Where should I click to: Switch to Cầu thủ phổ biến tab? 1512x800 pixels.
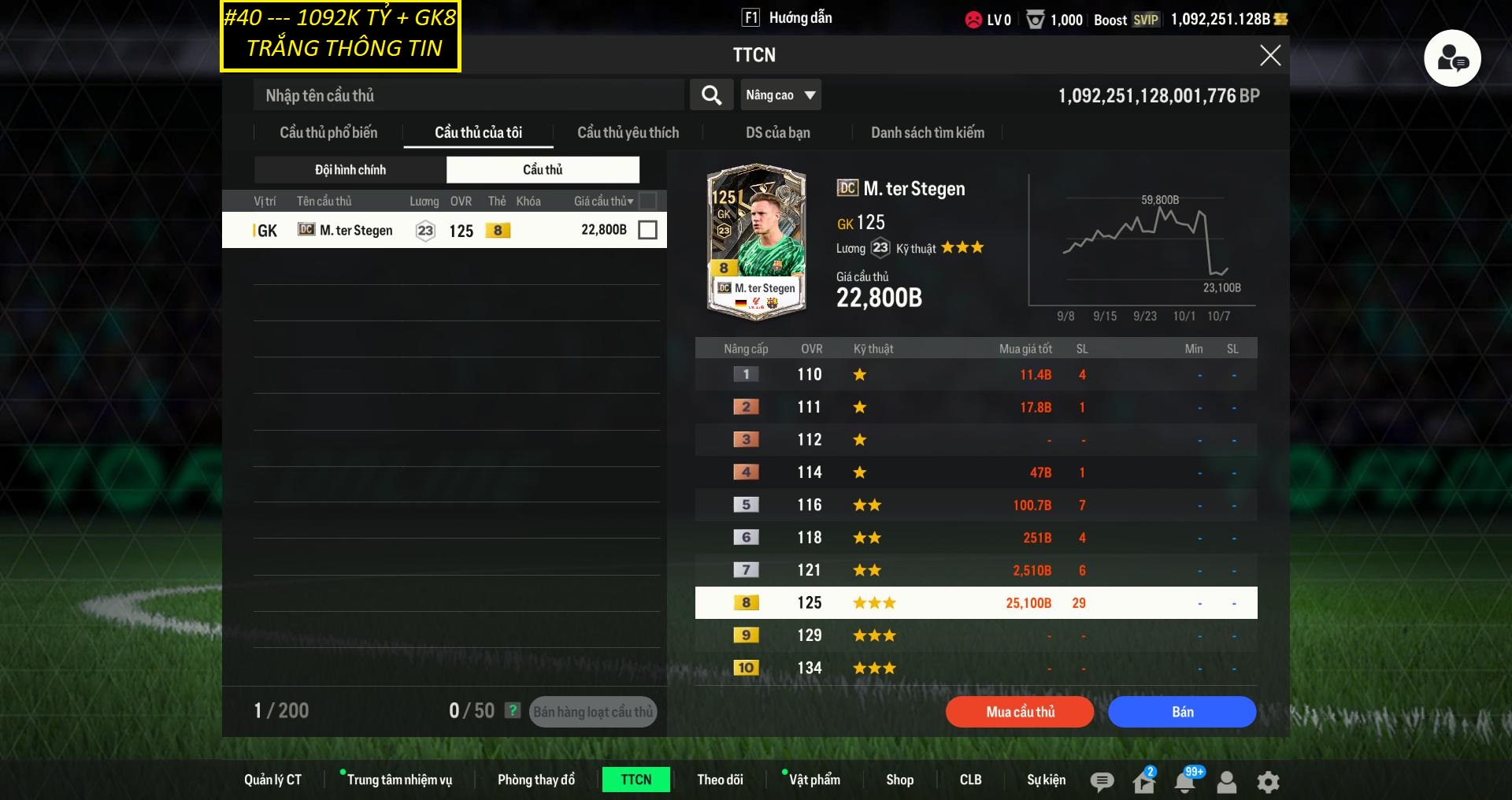328,132
